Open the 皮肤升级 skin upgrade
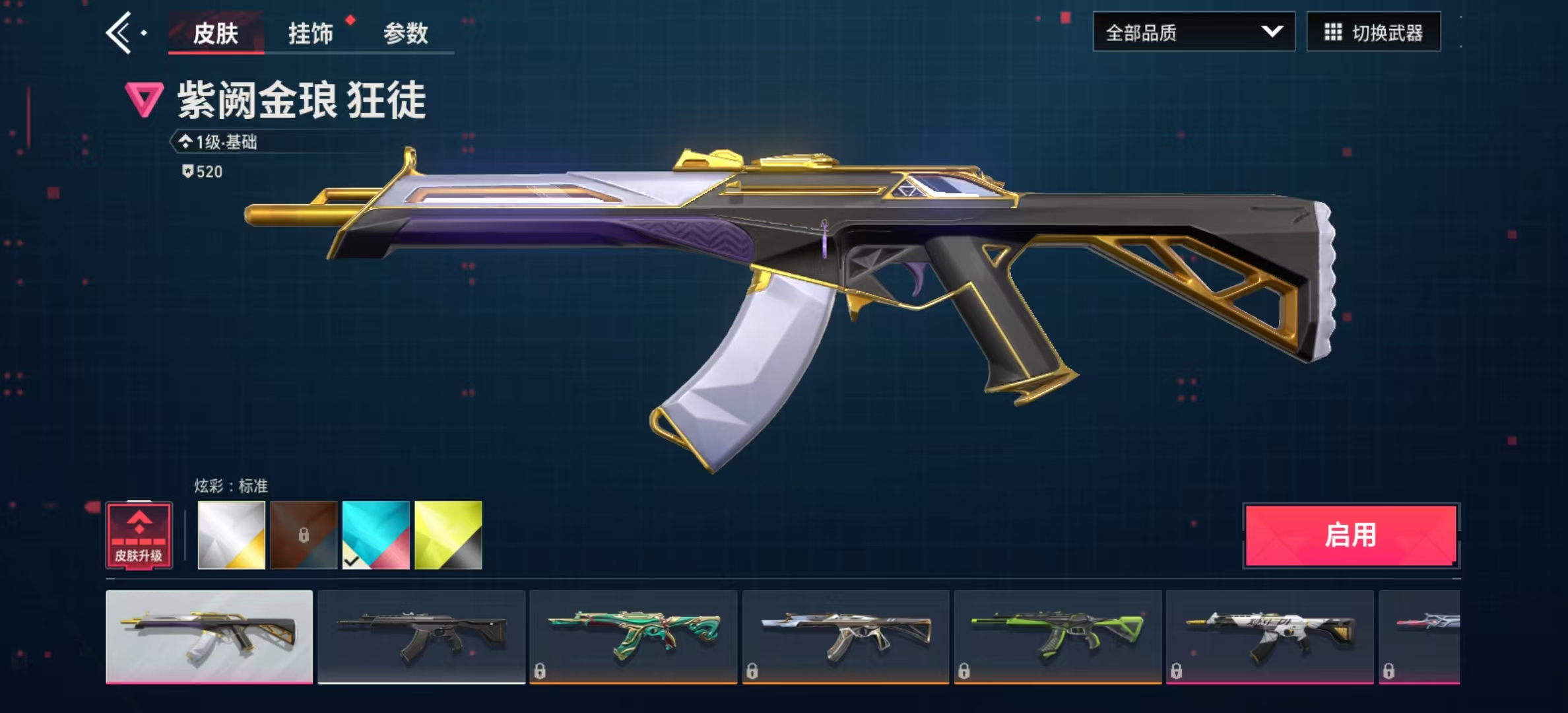This screenshot has height=713, width=1568. pos(139,535)
